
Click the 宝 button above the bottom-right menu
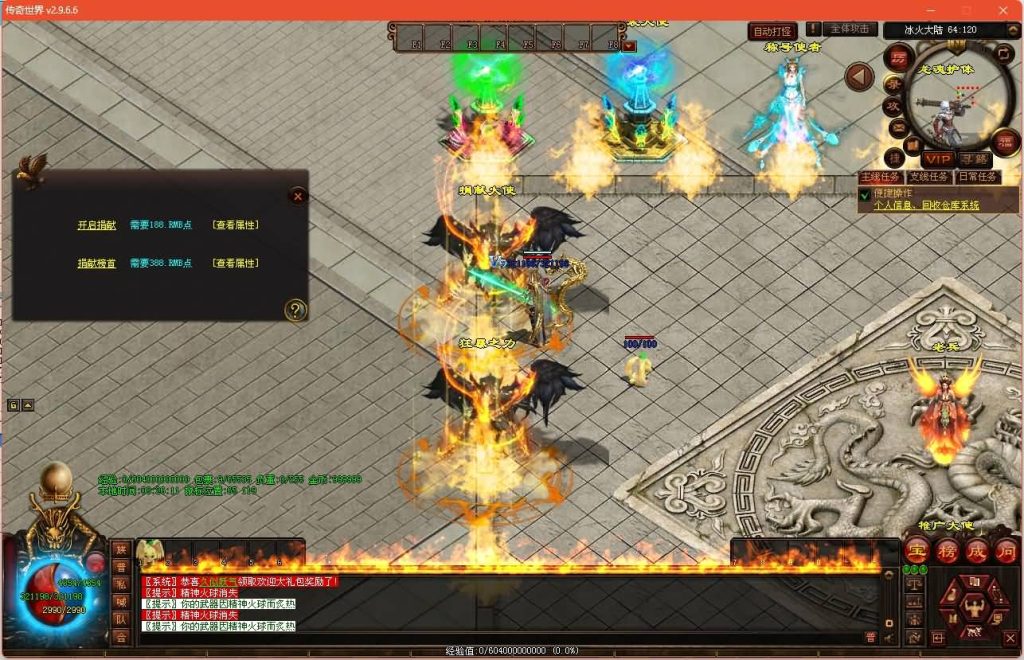coord(916,549)
